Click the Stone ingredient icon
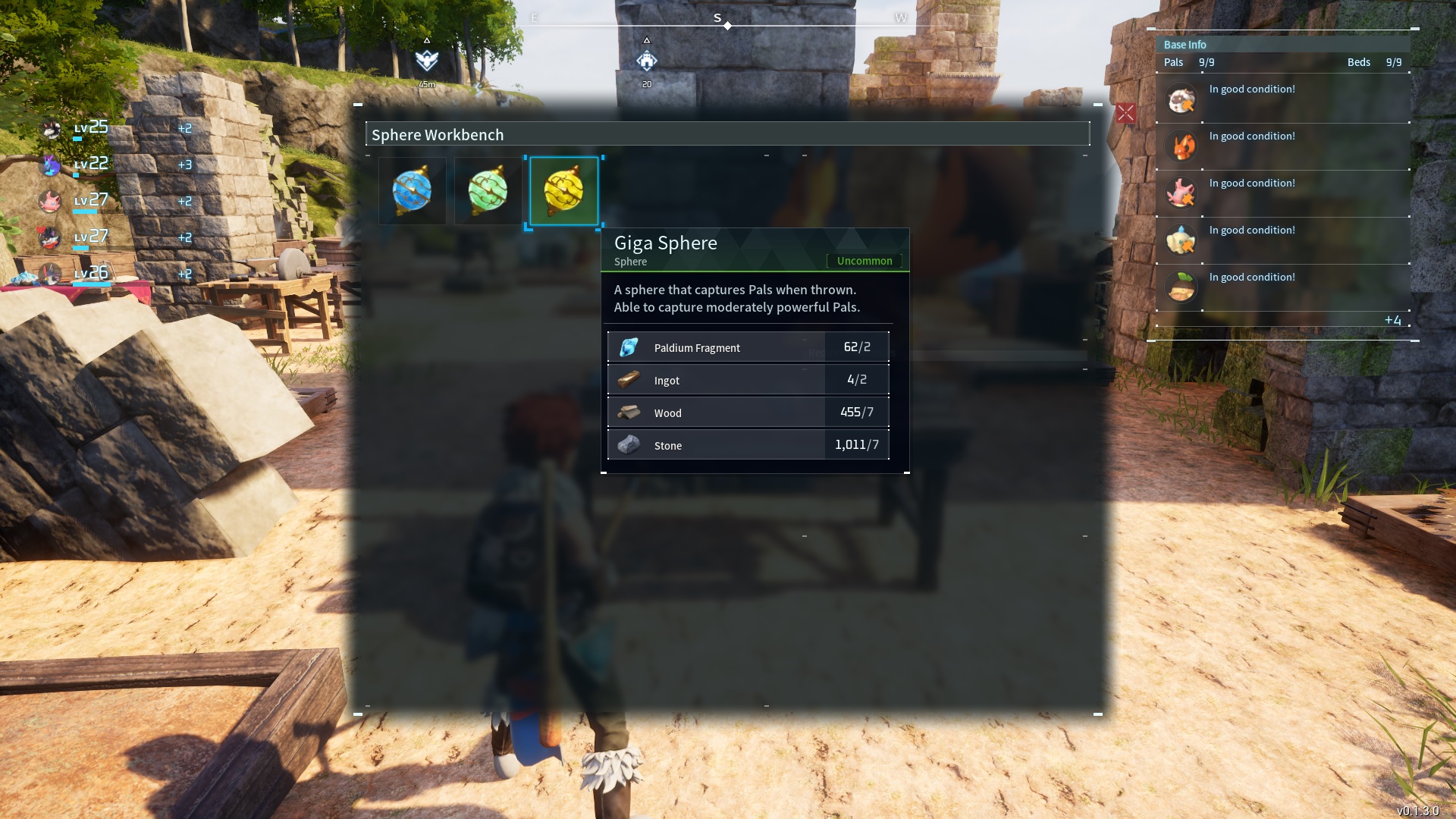Image resolution: width=1456 pixels, height=819 pixels. click(x=628, y=445)
